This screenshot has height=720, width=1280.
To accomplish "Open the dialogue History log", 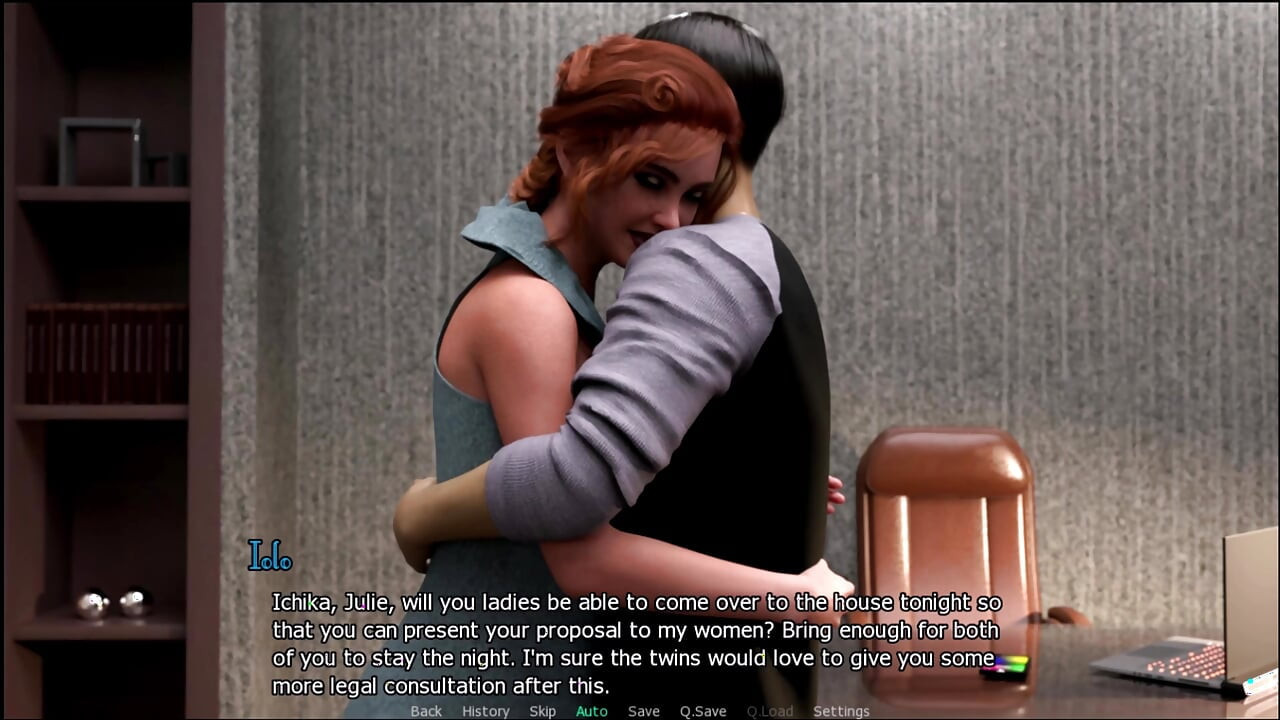I will click(486, 711).
